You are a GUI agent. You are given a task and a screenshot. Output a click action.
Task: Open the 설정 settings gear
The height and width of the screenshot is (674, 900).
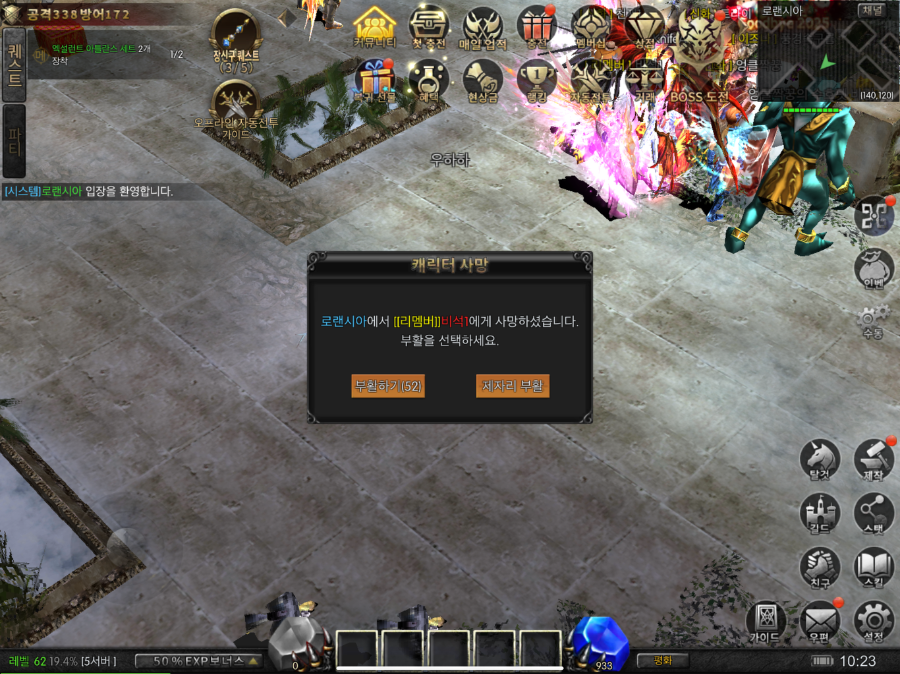873,622
